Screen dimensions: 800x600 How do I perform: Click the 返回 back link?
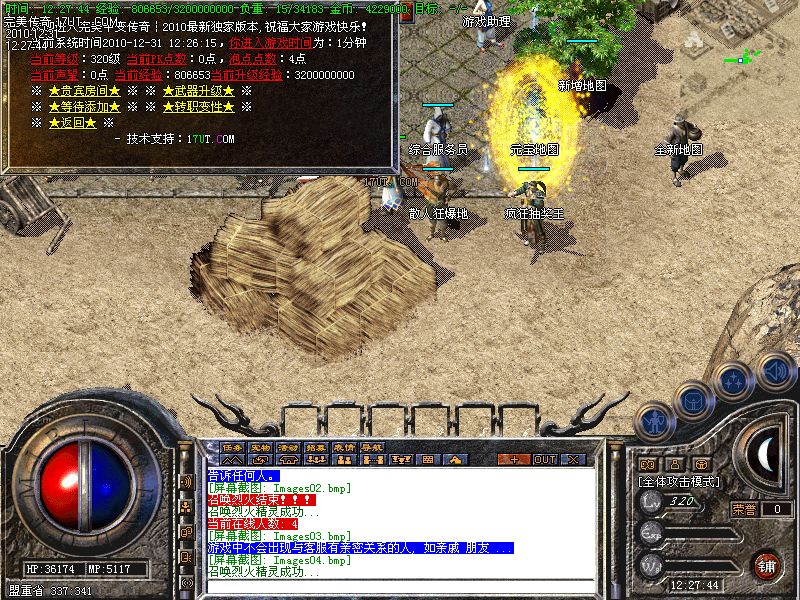click(72, 123)
